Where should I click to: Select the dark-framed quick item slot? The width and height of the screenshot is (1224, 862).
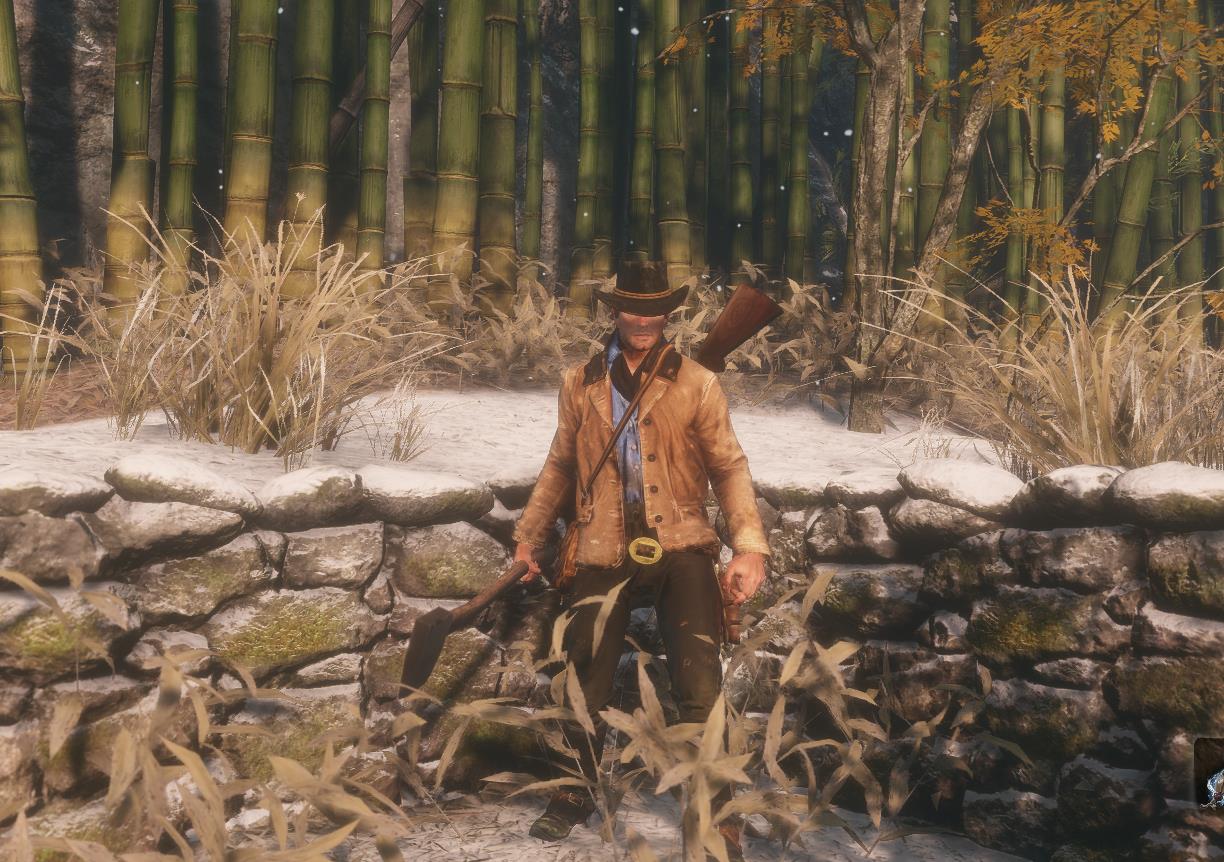[x=1210, y=774]
